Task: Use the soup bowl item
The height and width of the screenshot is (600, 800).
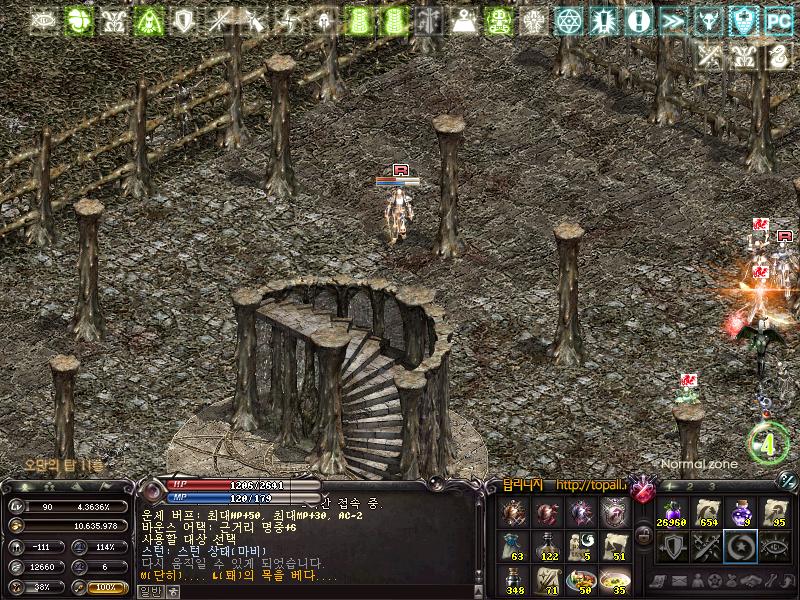Action: [x=615, y=580]
